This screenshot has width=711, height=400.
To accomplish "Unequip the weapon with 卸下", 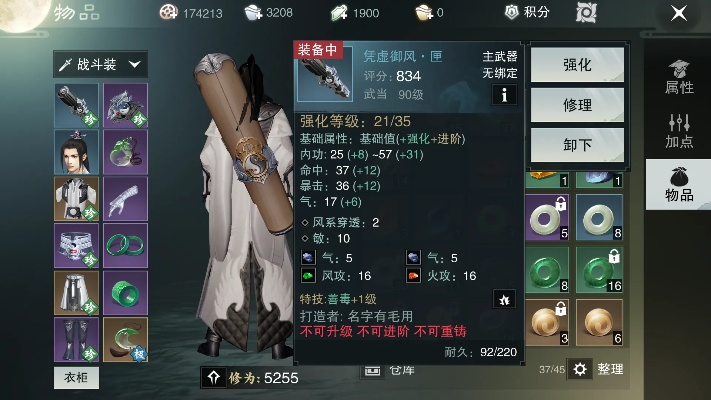I will pyautogui.click(x=577, y=144).
